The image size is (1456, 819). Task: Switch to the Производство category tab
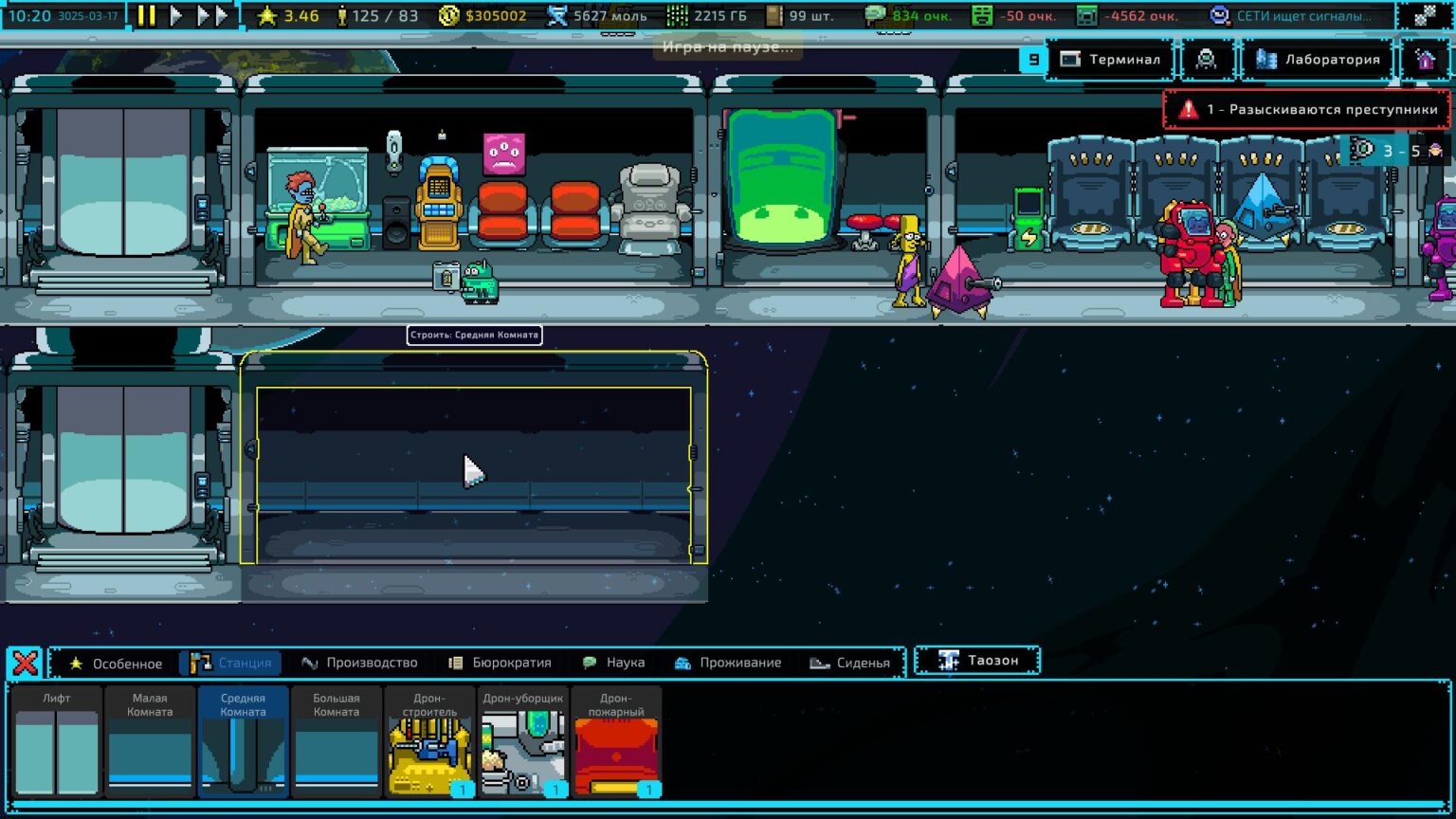pos(359,663)
